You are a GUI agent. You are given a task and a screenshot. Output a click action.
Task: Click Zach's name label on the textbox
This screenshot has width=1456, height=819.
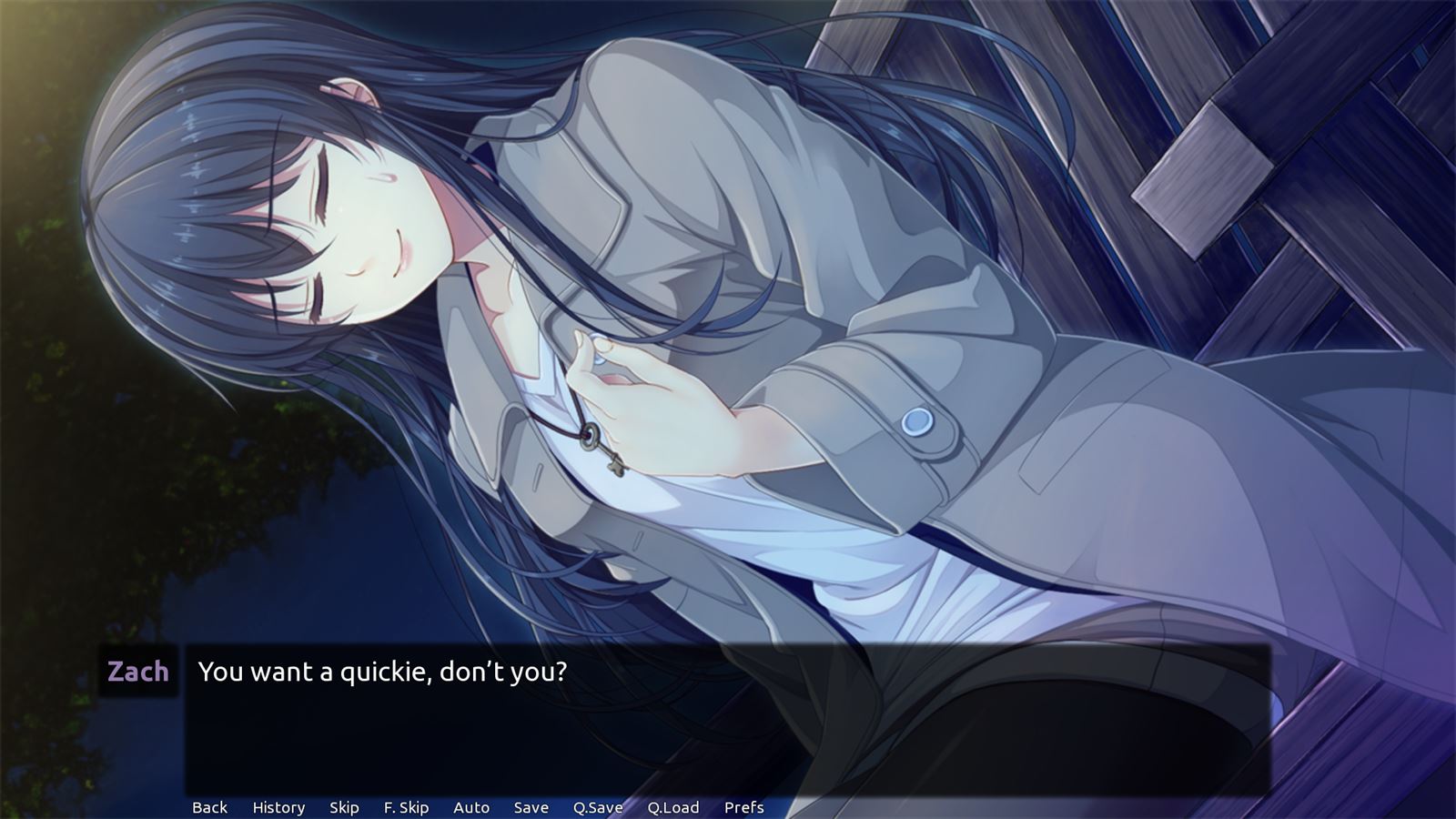136,672
